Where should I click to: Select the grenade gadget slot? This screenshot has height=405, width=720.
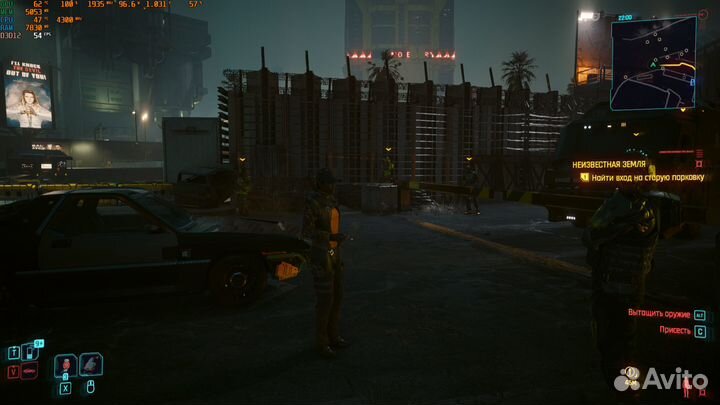pos(91,365)
